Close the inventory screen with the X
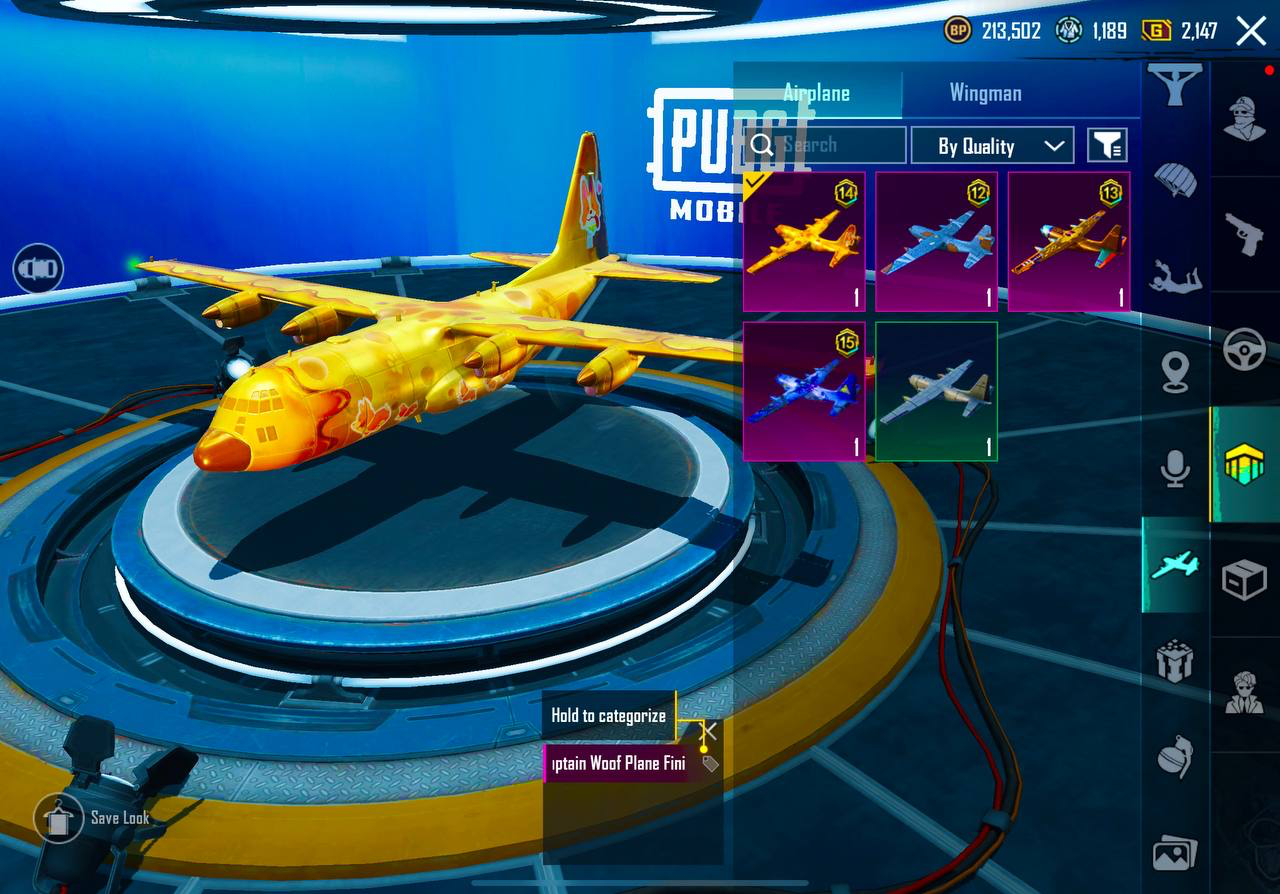Viewport: 1280px width, 894px height. [x=1251, y=31]
